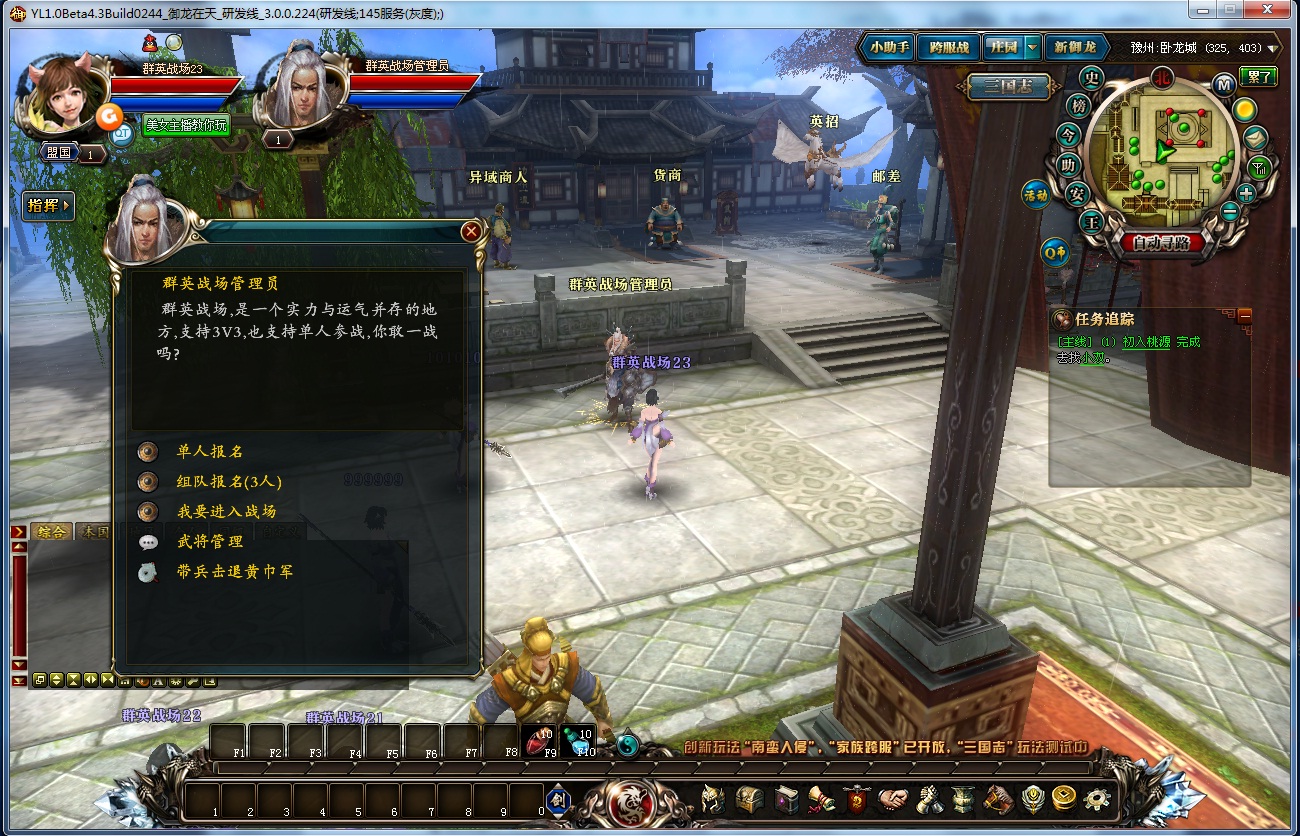Image resolution: width=1300 pixels, height=836 pixels.
Task: Open the 小助手 helper button
Action: coord(889,47)
